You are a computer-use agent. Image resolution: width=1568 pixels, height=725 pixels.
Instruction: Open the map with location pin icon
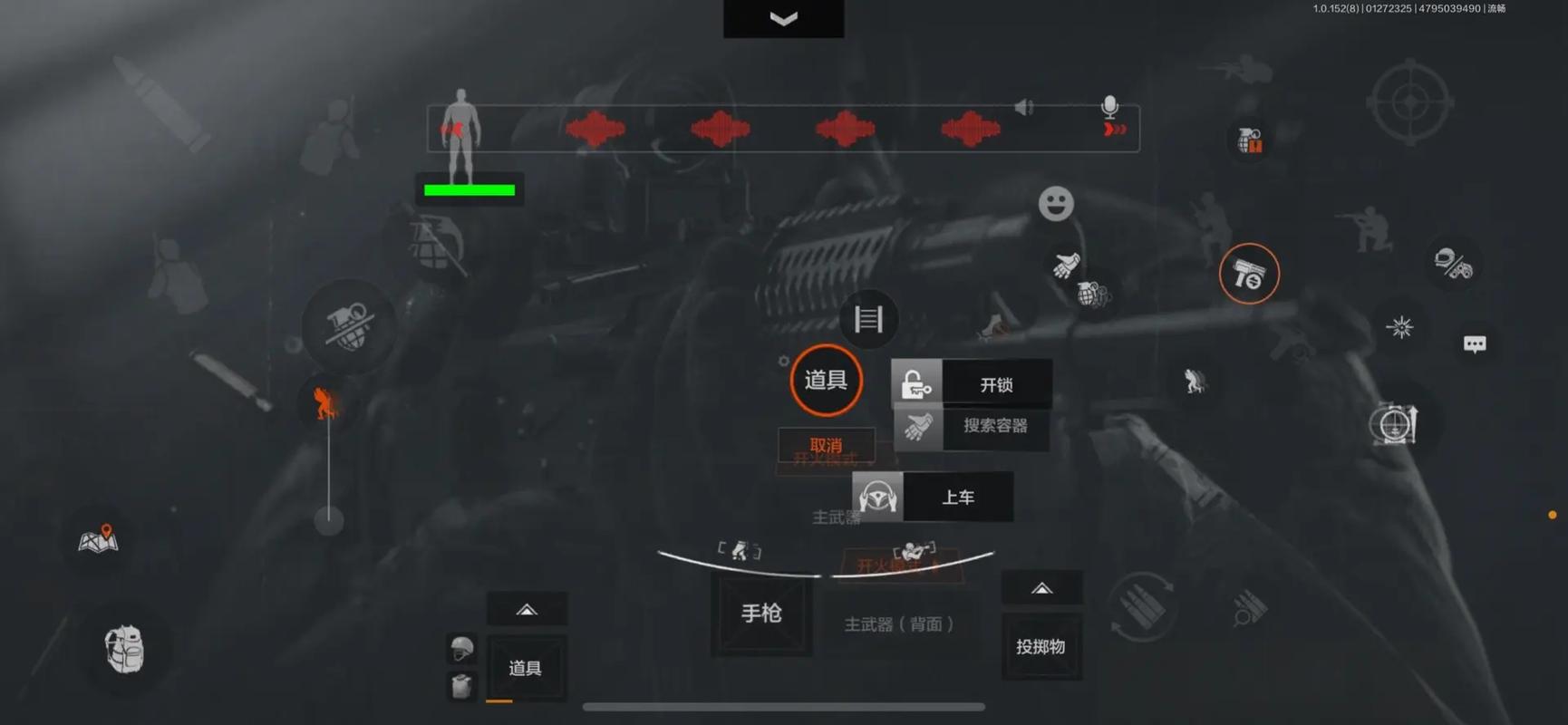pyautogui.click(x=99, y=540)
